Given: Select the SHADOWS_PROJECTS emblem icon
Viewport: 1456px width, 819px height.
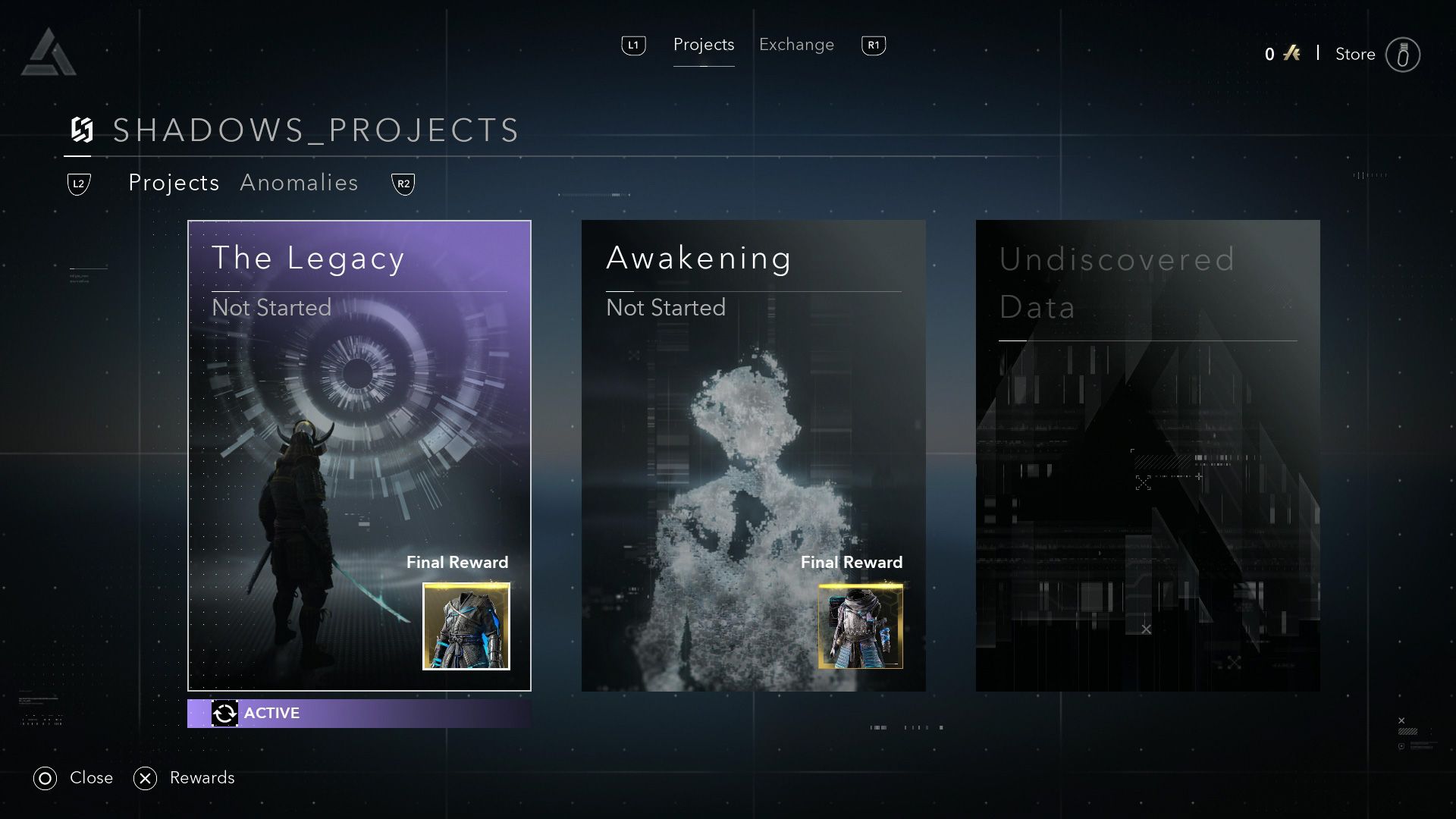Looking at the screenshot, I should 83,130.
